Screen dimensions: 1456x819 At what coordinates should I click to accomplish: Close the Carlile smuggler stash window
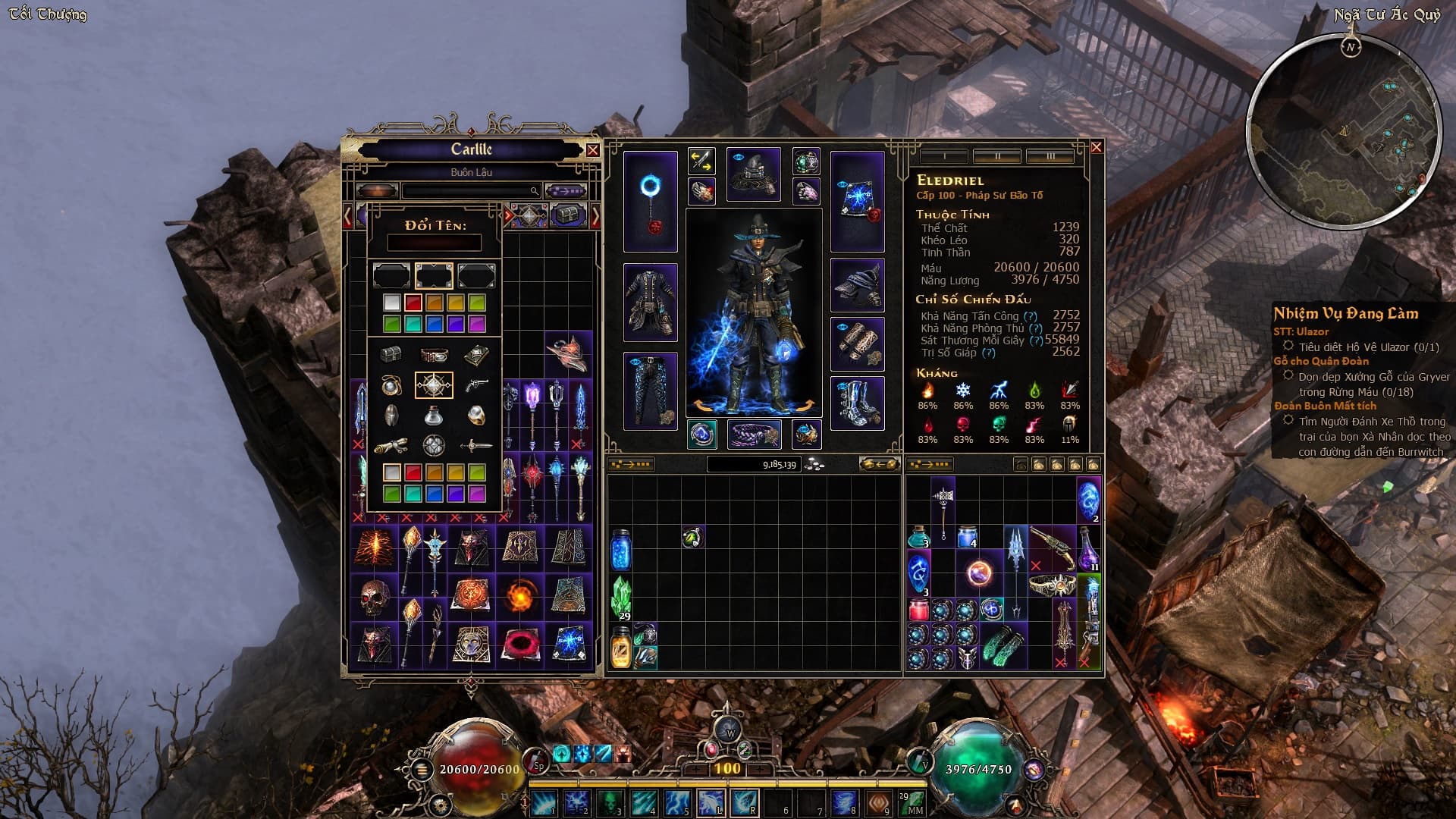point(593,150)
